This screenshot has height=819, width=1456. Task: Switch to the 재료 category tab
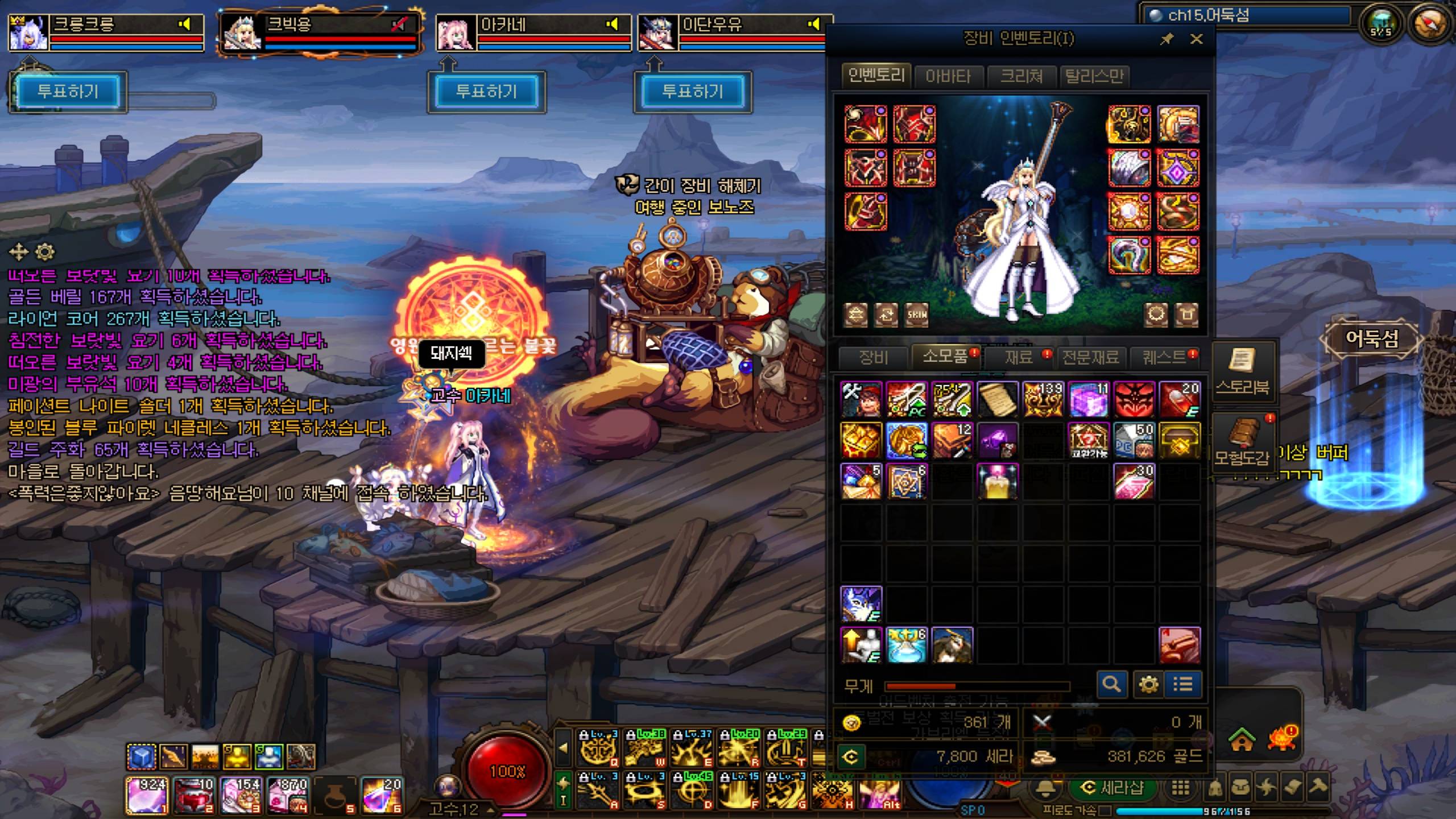(1018, 357)
